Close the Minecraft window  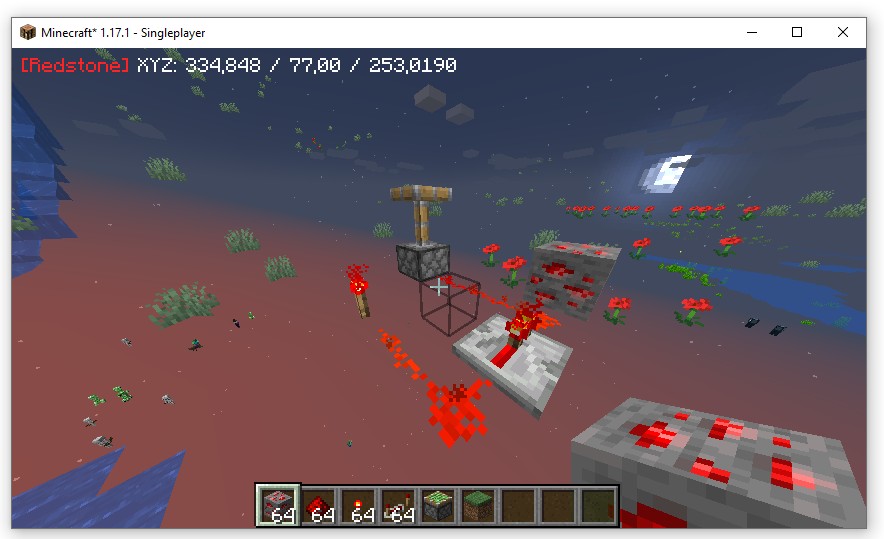click(843, 32)
